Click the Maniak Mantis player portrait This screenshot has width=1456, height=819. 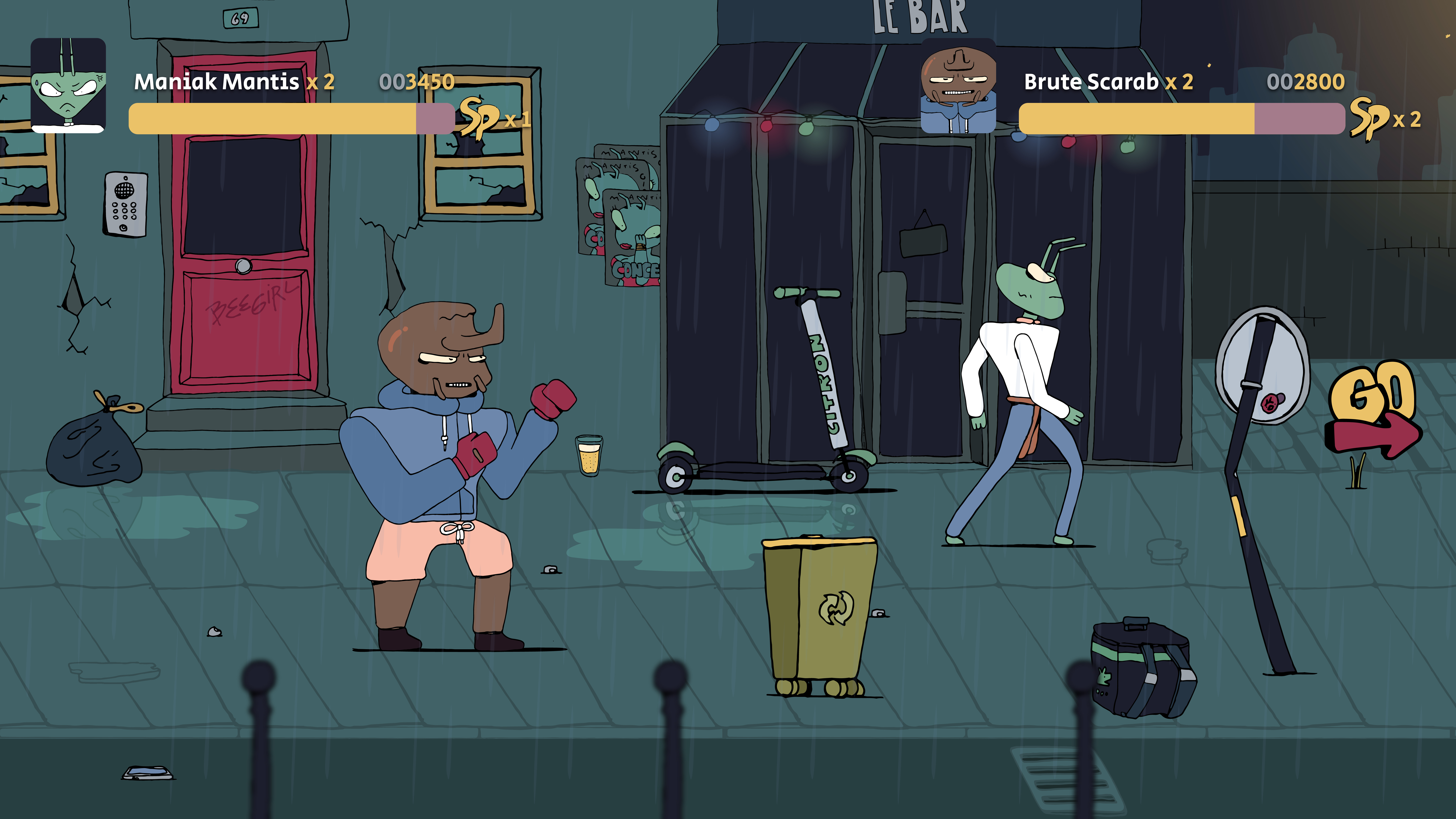tap(68, 85)
